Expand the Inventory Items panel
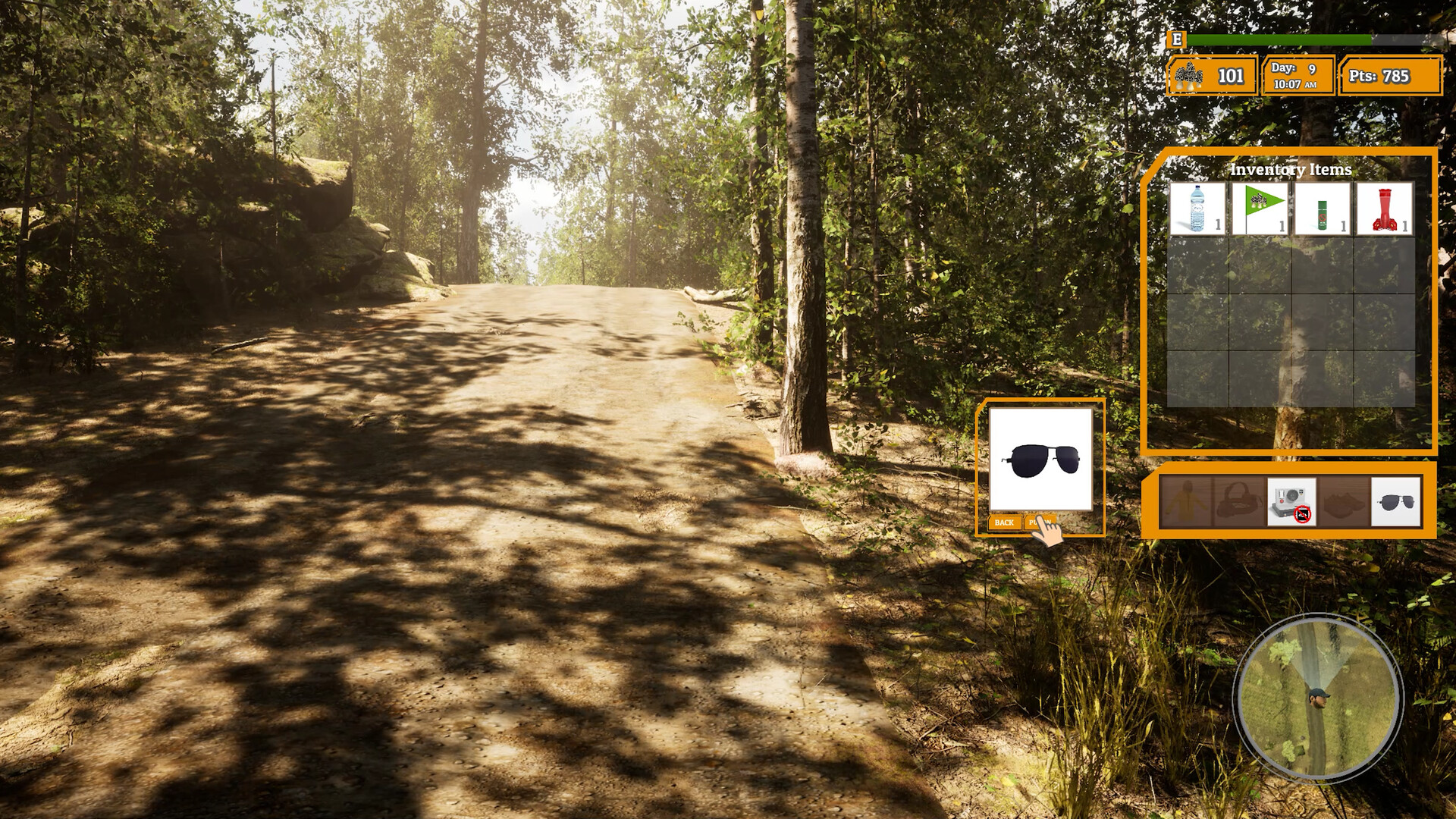 coord(1293,303)
